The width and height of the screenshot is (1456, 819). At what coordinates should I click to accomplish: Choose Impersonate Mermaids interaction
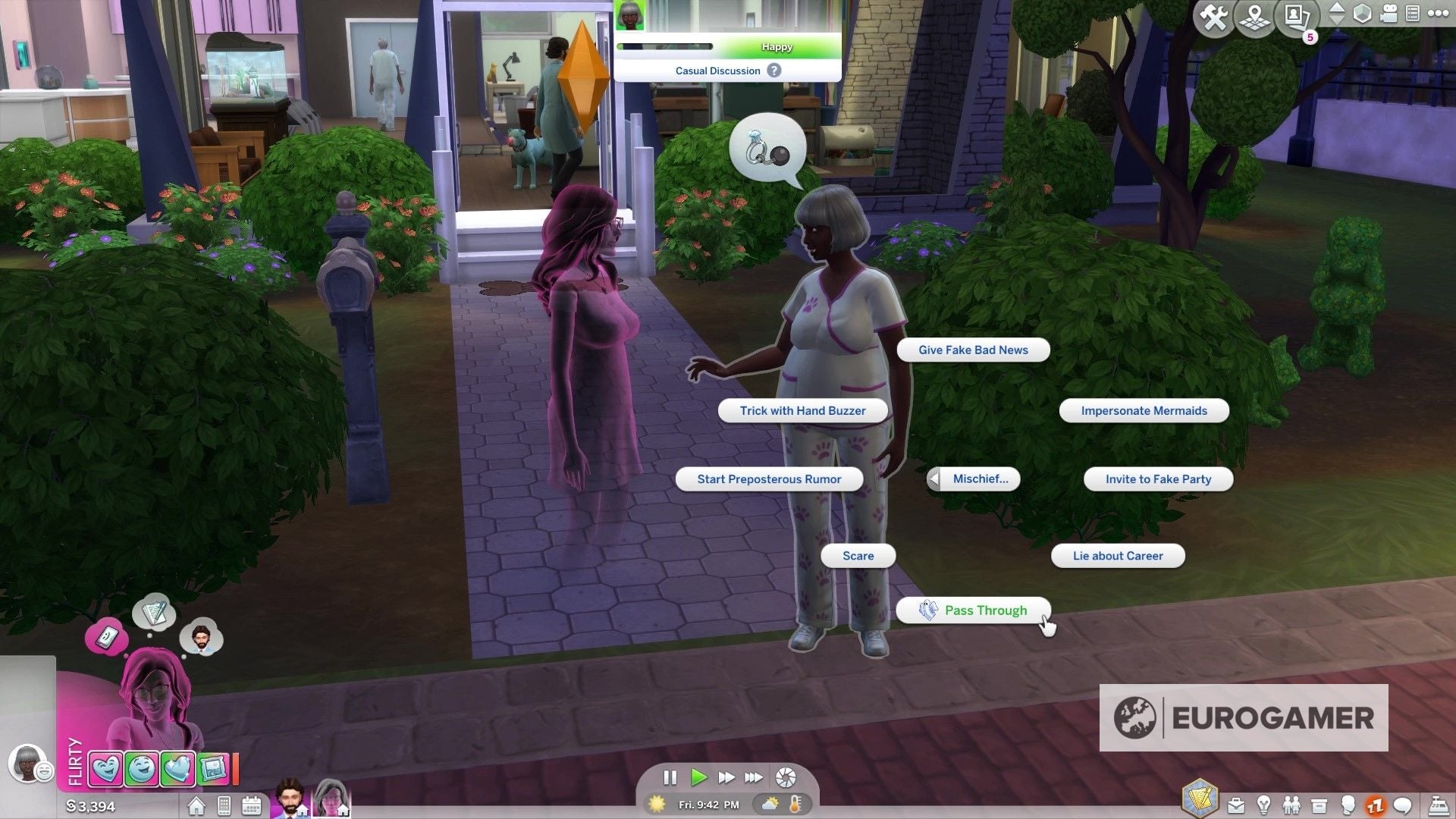pos(1144,410)
